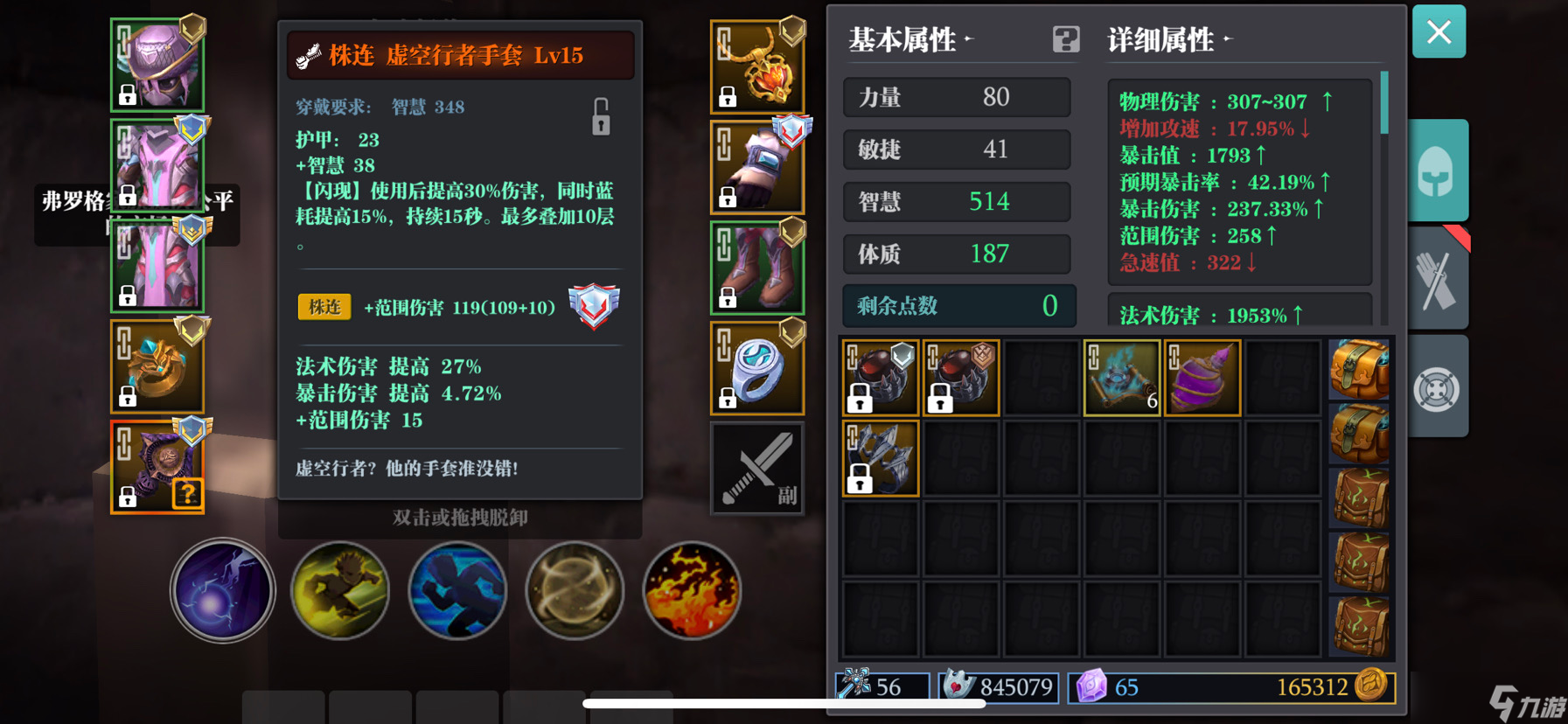Select the golden ring skill icon
1568x724 pixels.
[574, 591]
